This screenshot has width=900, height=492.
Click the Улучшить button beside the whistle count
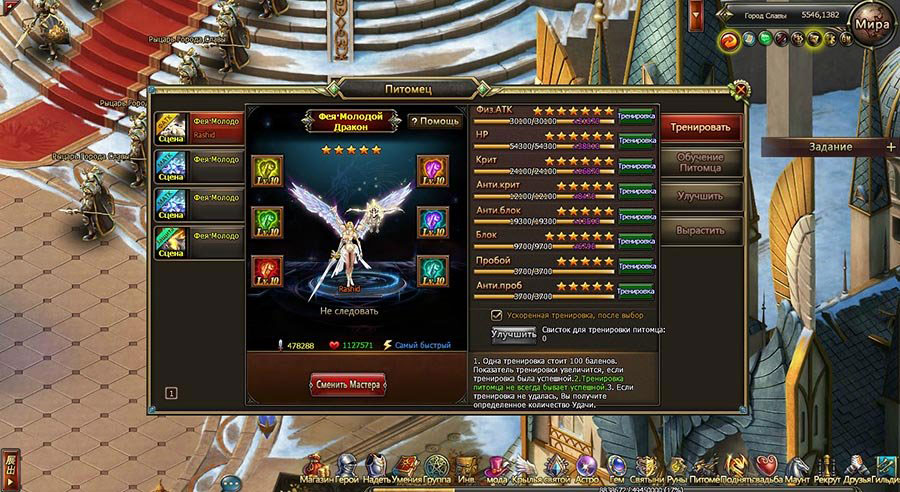coord(514,334)
